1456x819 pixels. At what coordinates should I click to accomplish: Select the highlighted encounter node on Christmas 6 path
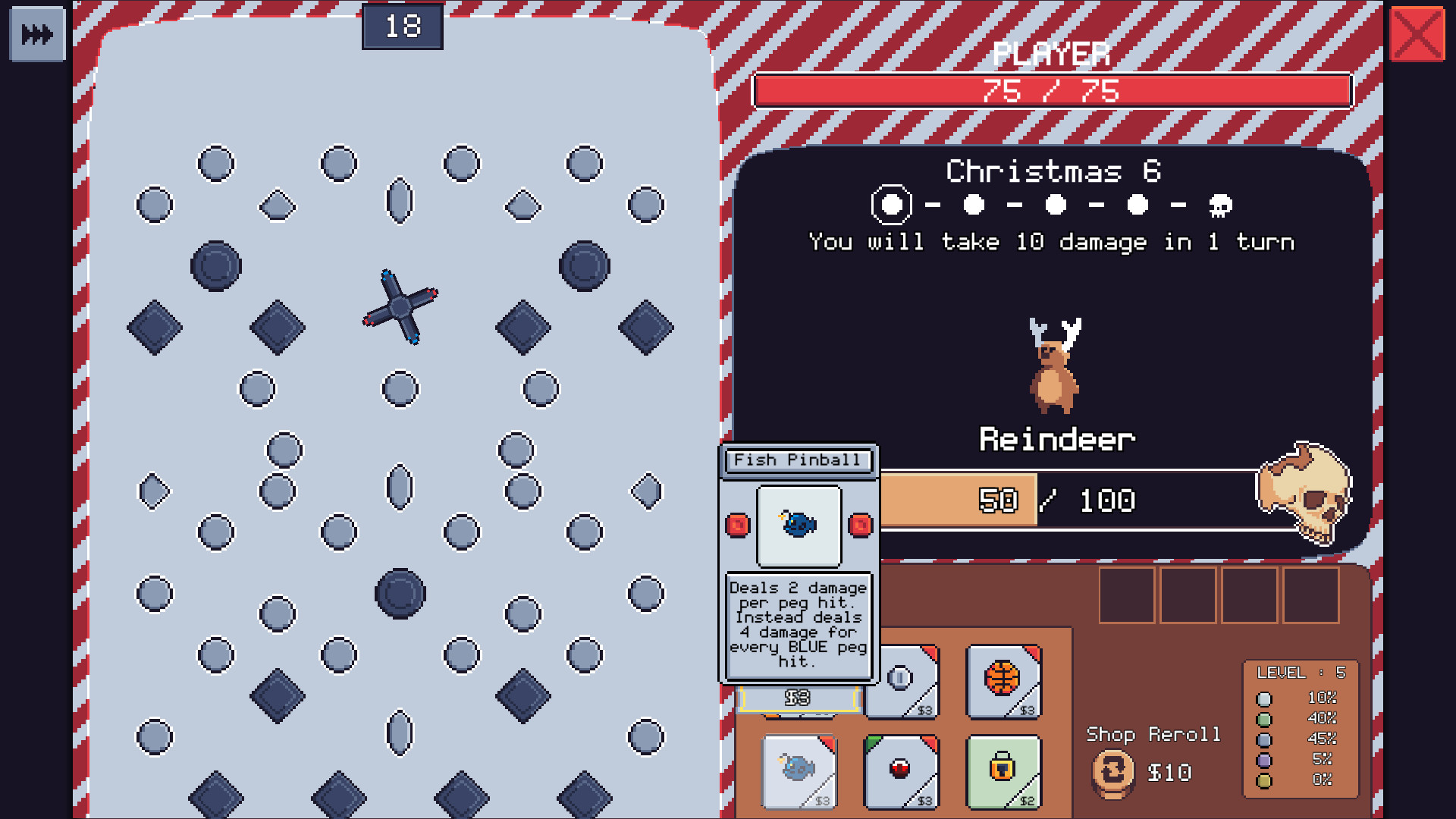[x=892, y=205]
